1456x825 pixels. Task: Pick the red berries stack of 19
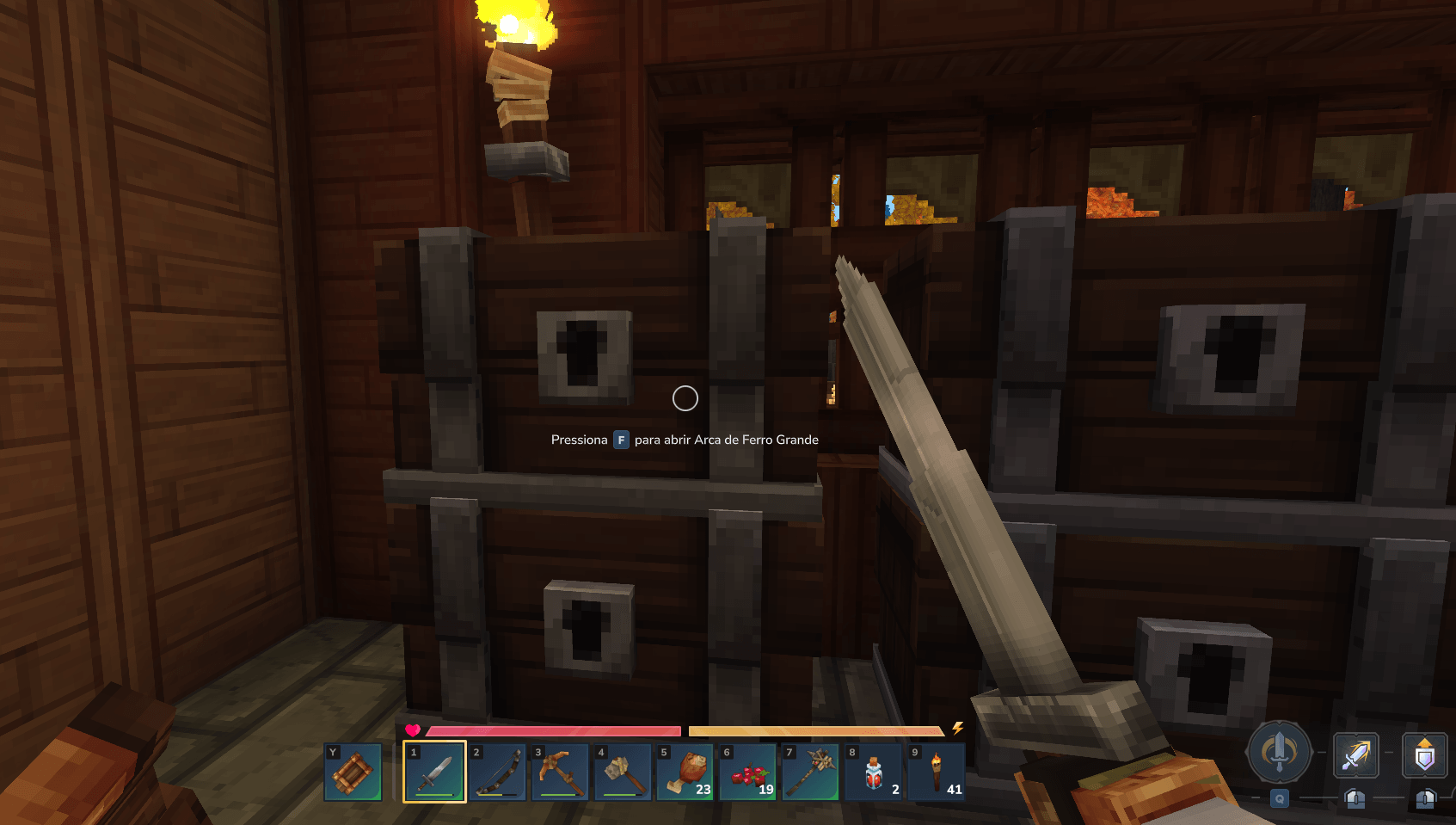coord(748,772)
